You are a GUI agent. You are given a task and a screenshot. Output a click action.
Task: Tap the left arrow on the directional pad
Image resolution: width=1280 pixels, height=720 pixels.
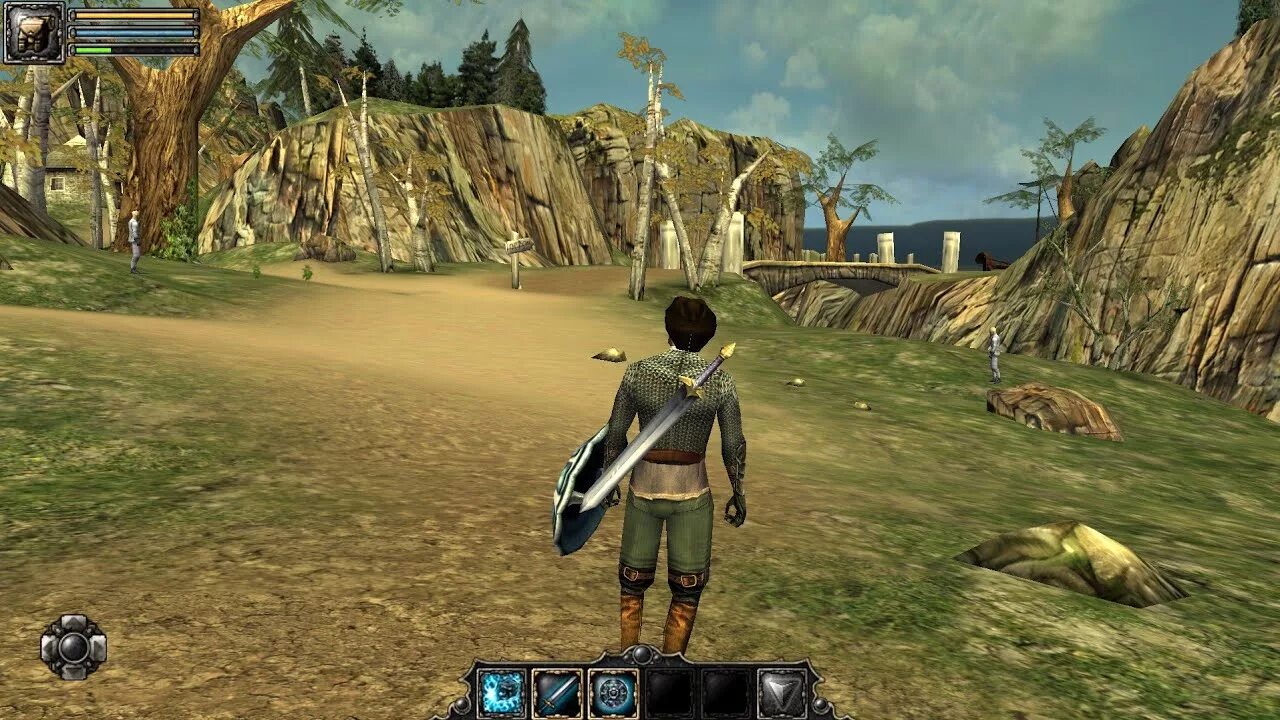pyautogui.click(x=48, y=648)
